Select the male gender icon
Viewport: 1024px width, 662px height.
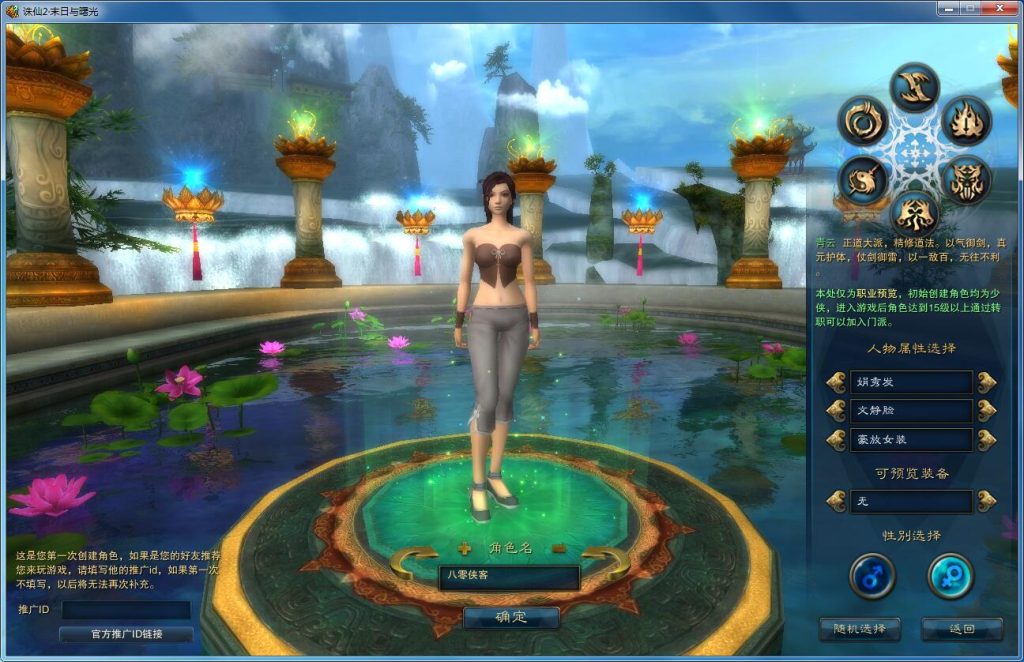point(872,576)
